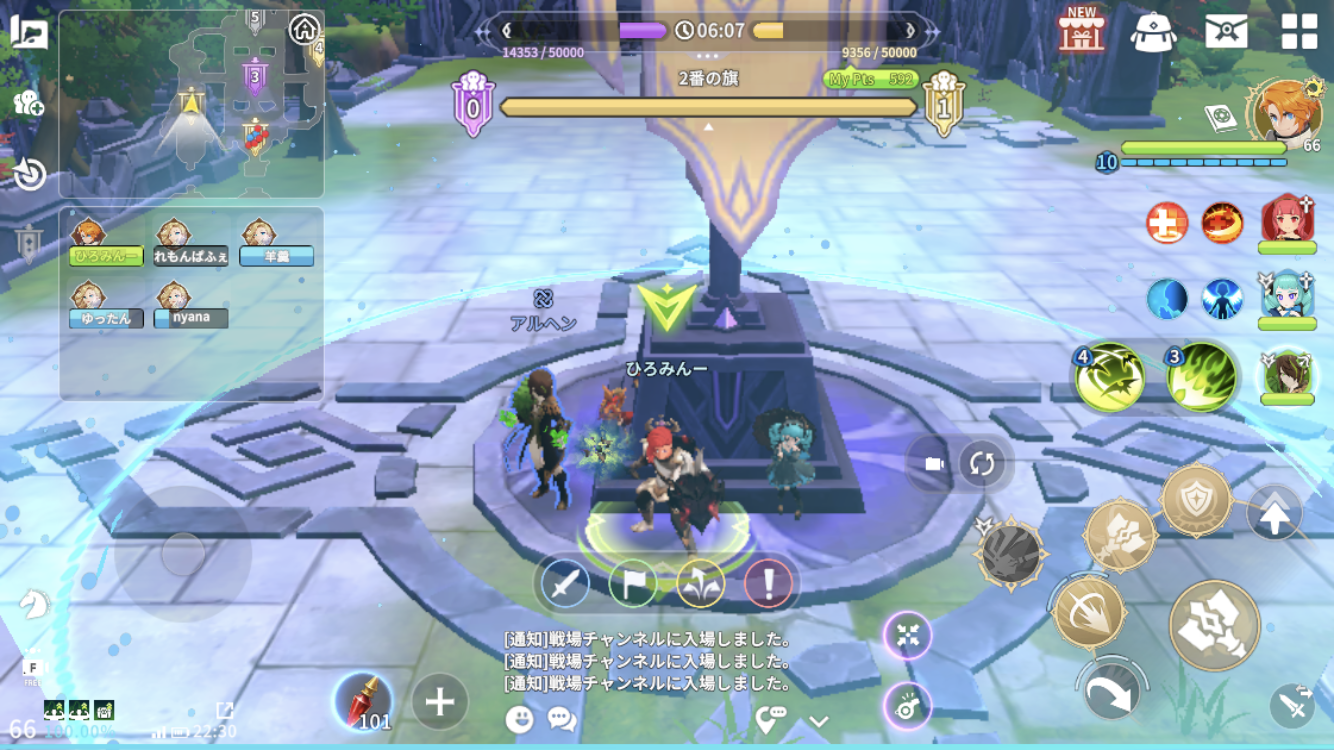
Task: Use the red potion with 101 count
Action: click(362, 702)
